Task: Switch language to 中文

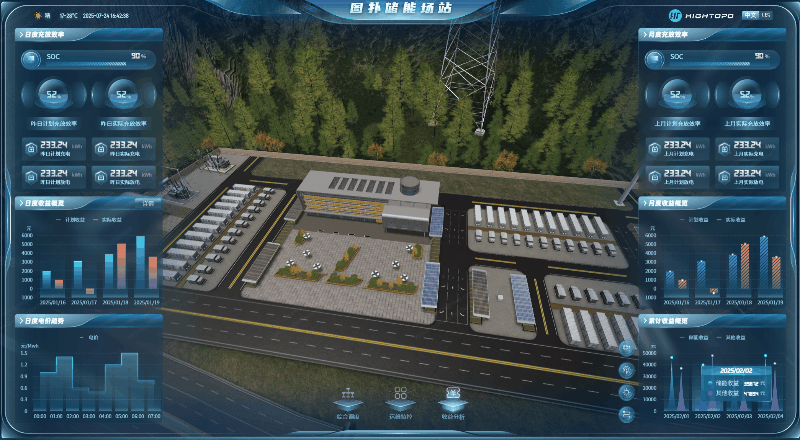Action: [751, 16]
